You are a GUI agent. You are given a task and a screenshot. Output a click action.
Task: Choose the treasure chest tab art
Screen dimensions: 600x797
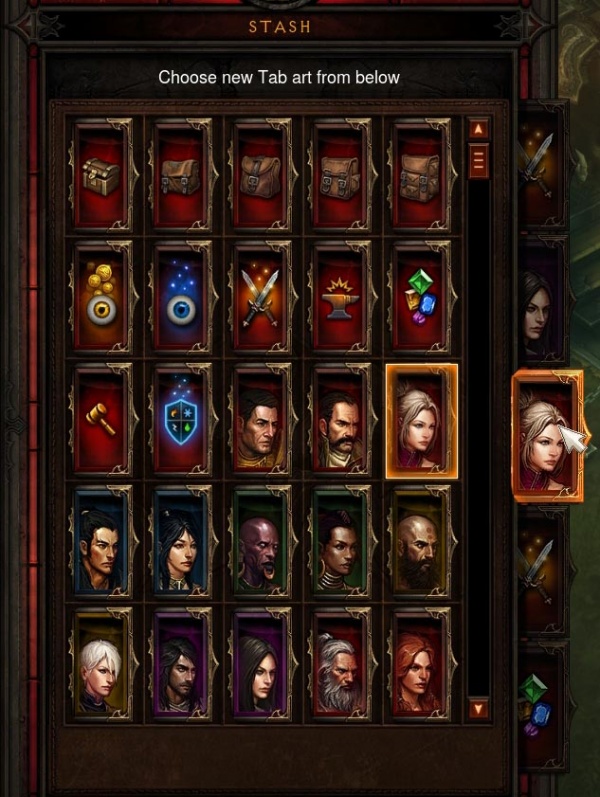[x=101, y=177]
